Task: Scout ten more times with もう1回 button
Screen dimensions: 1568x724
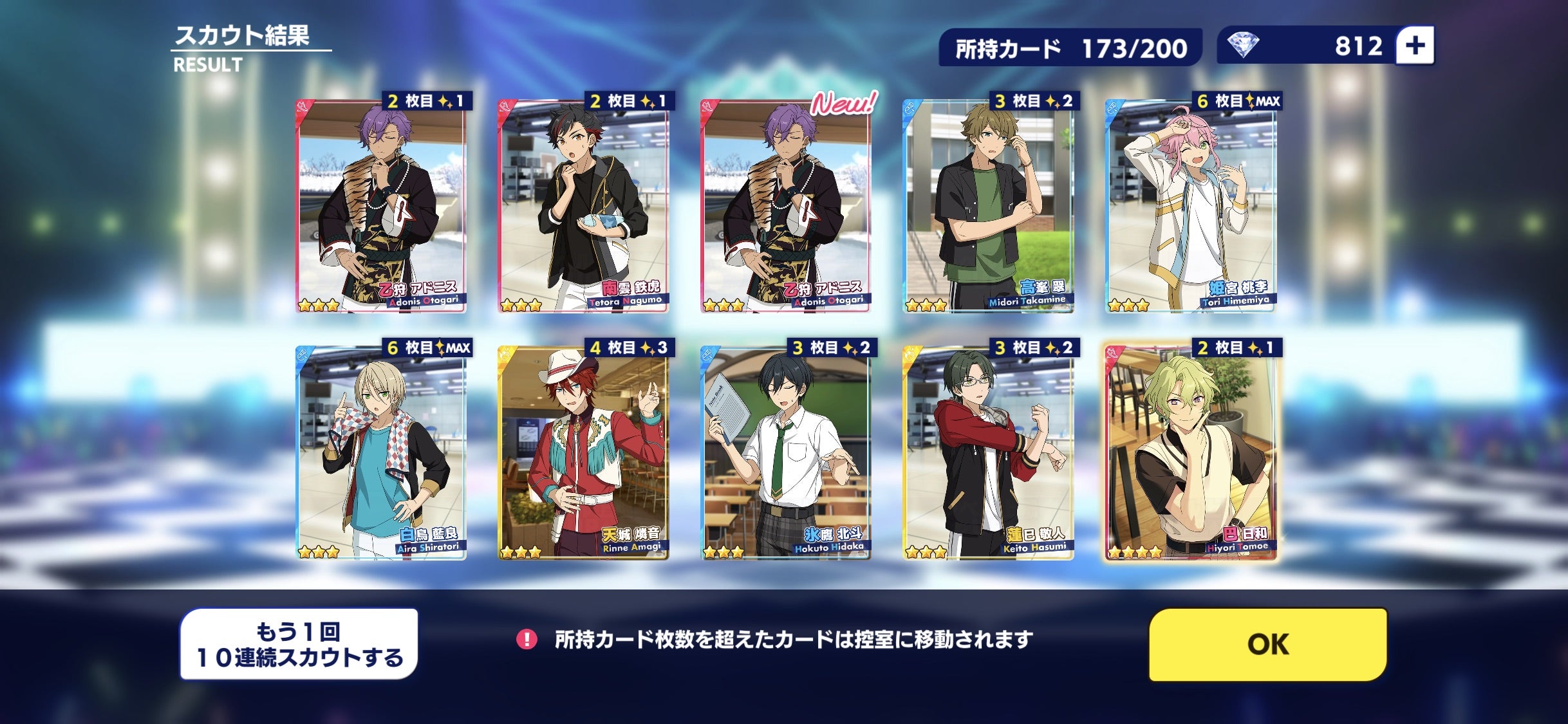Action: [x=299, y=644]
